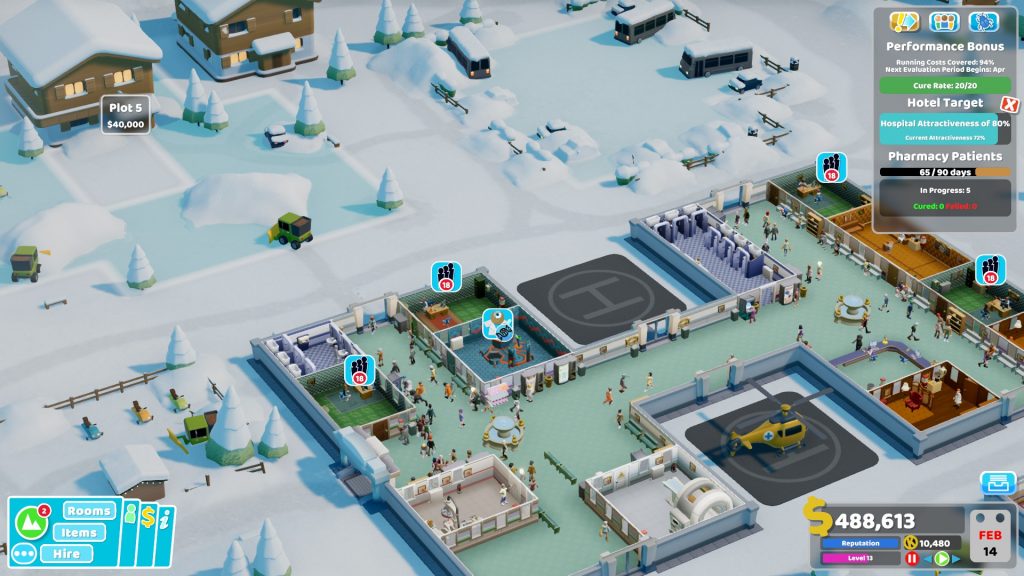Pause the game with the red button
The width and height of the screenshot is (1024, 576).
tap(911, 559)
